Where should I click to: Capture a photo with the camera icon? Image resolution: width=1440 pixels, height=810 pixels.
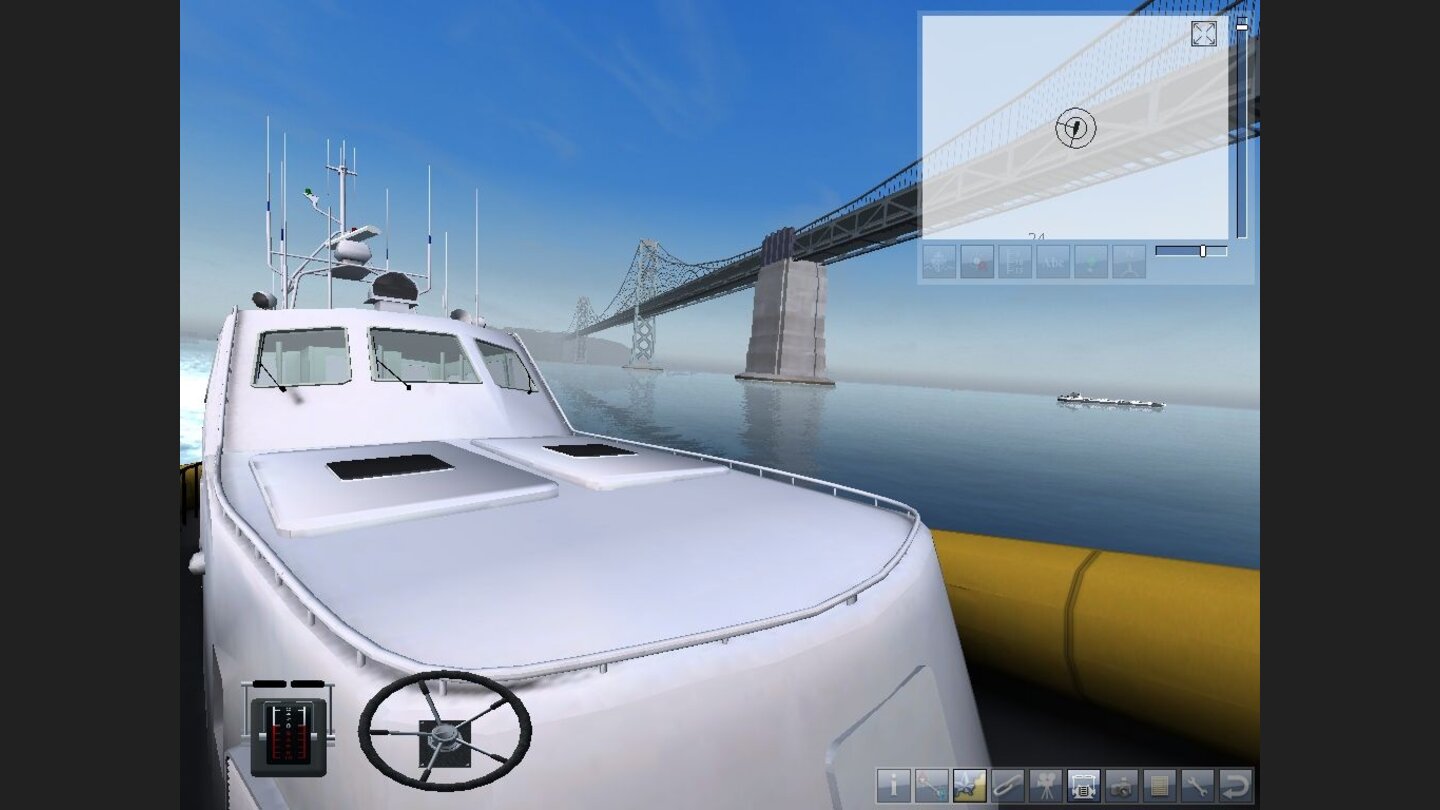(1120, 788)
